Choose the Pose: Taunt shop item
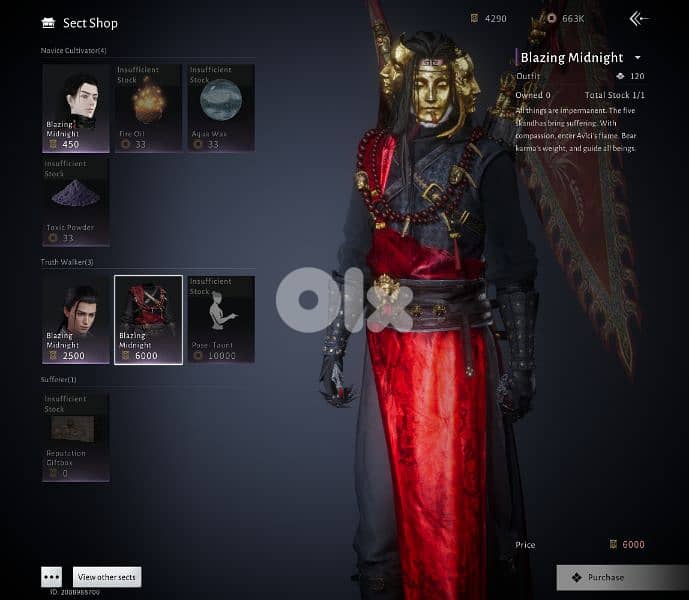Image resolution: width=689 pixels, height=600 pixels. pyautogui.click(x=220, y=319)
